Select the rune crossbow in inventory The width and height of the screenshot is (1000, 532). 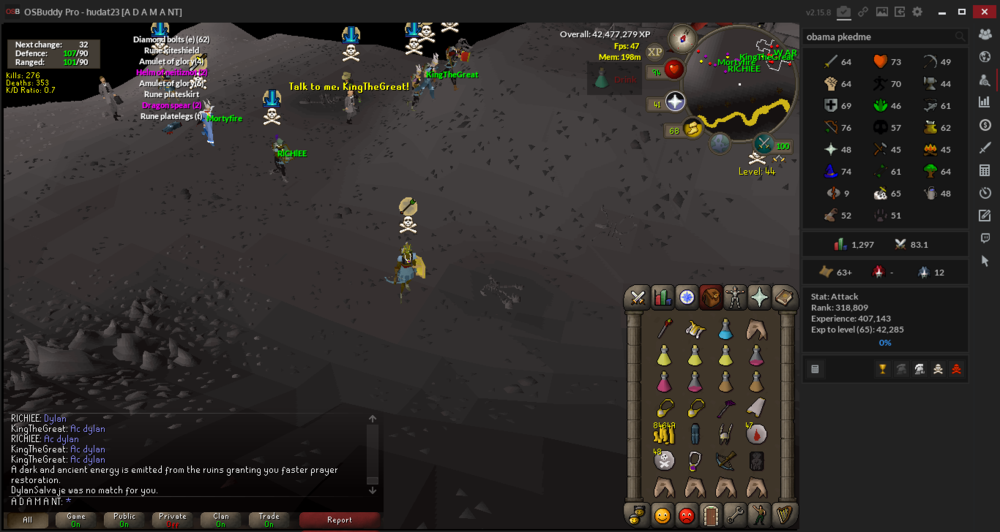coord(726,460)
